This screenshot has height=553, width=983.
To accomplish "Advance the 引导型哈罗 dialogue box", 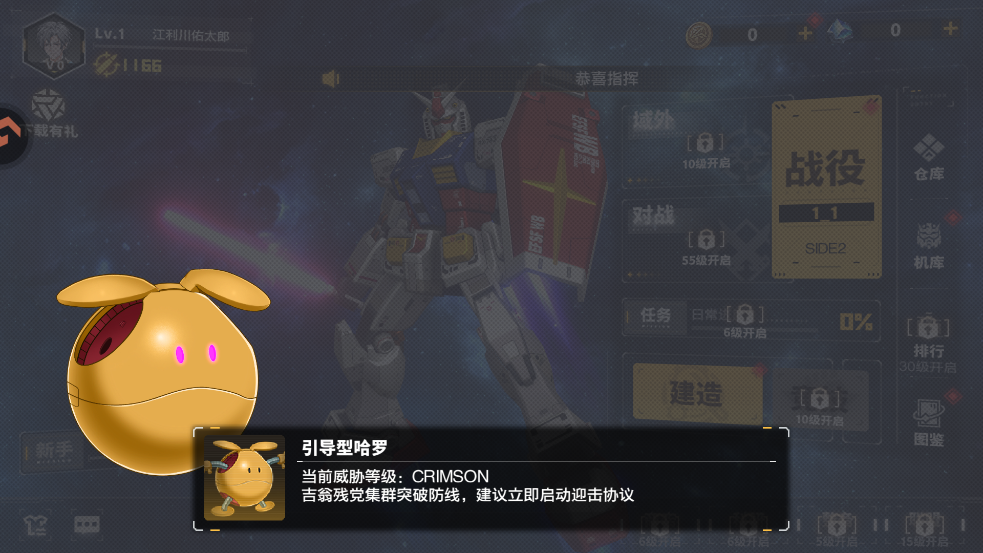I will (x=490, y=480).
